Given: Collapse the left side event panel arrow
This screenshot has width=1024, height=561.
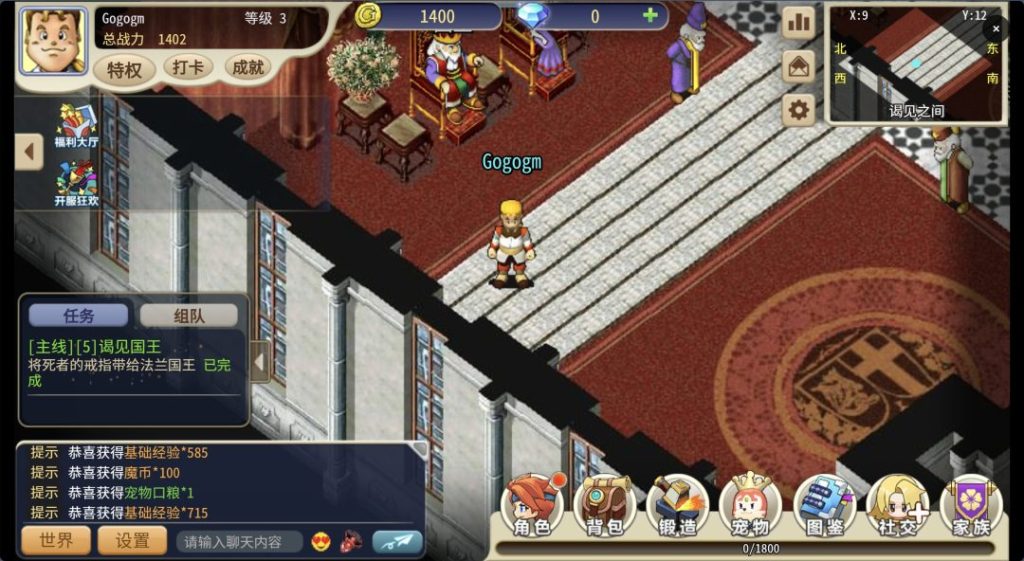Looking at the screenshot, I should (x=29, y=152).
